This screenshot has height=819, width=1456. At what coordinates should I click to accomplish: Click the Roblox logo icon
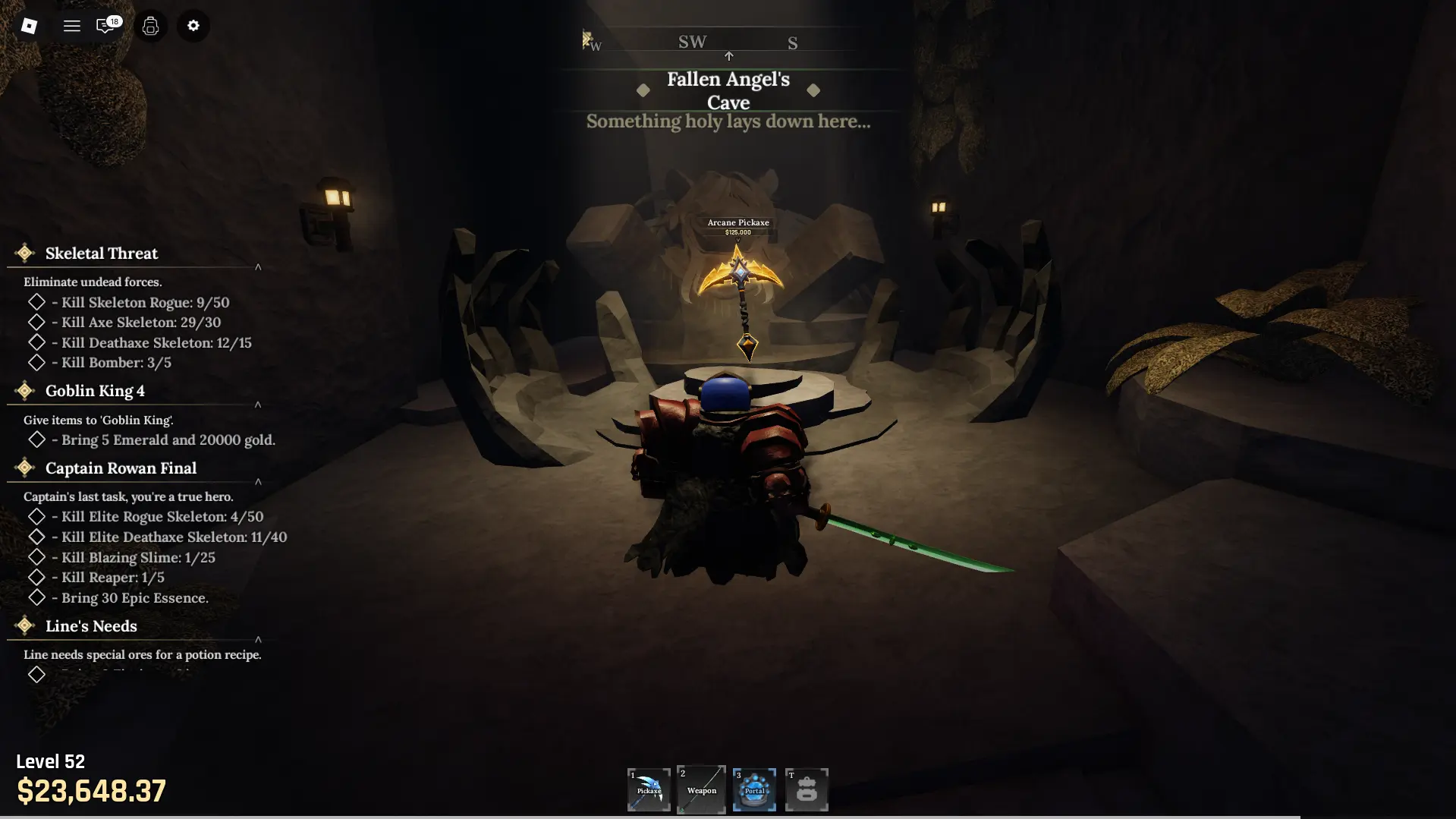[30, 25]
